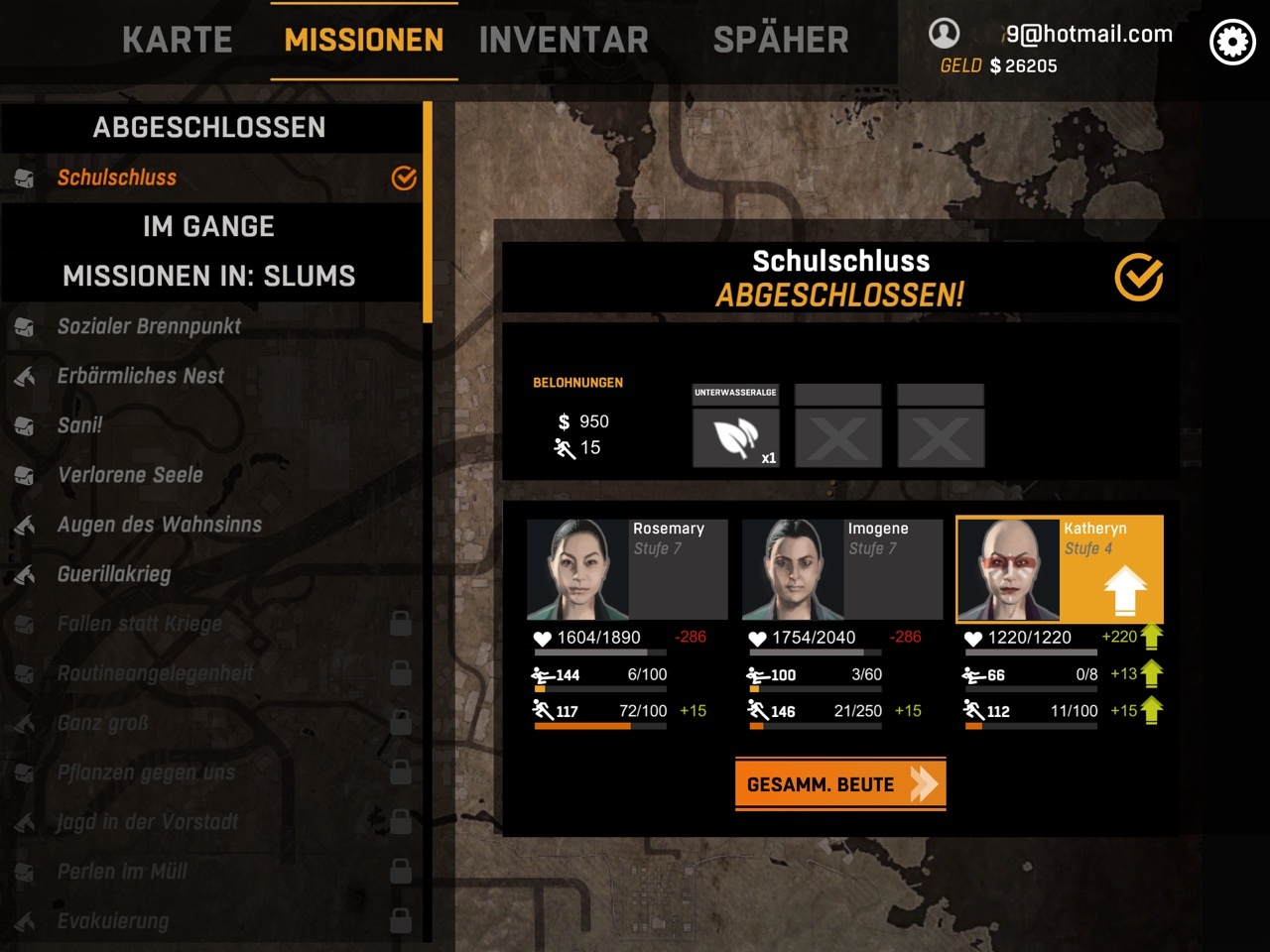Open the Karte tab
This screenshot has width=1270, height=952.
tap(177, 40)
